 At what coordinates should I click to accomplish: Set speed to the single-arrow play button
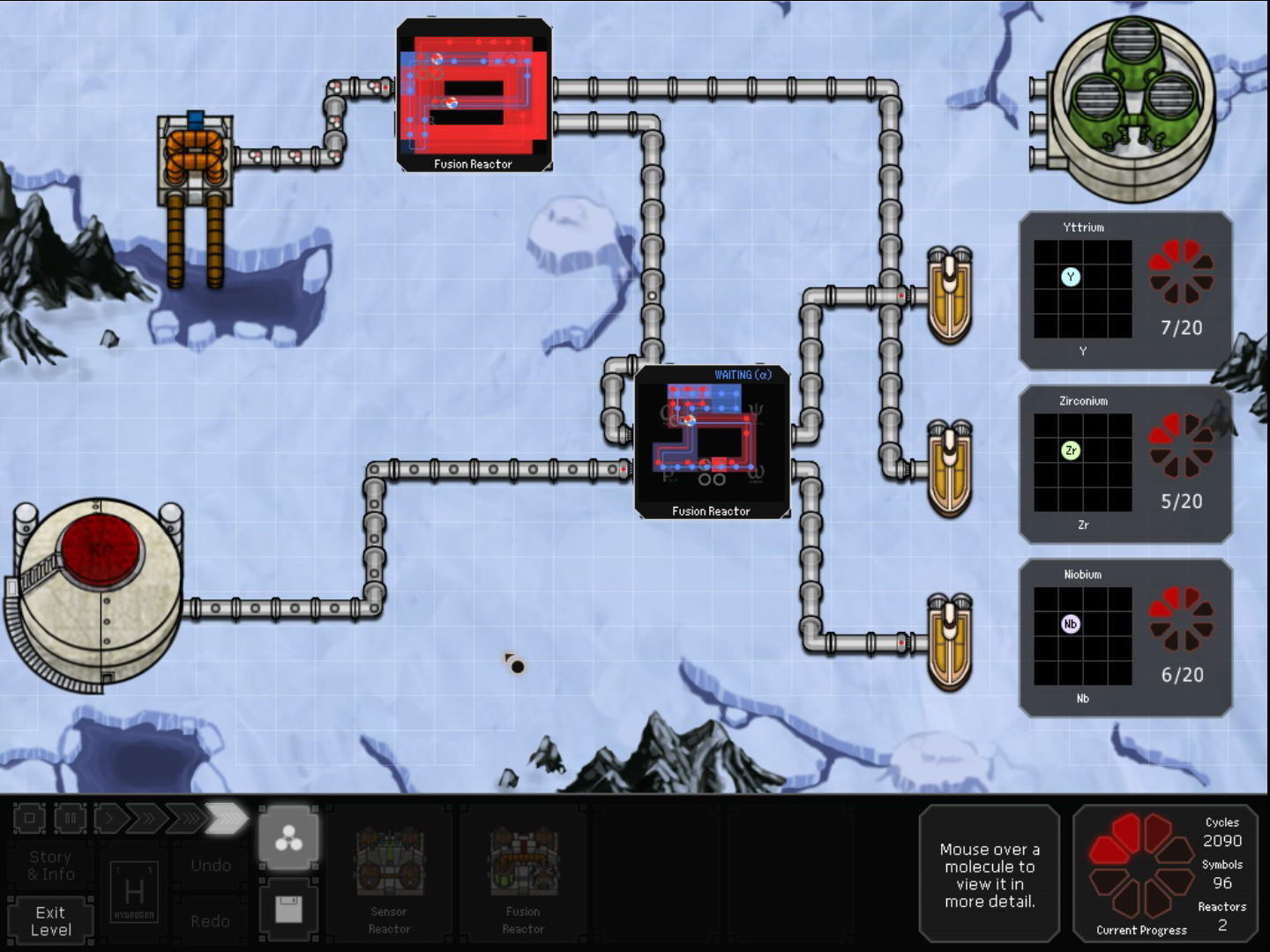click(109, 818)
